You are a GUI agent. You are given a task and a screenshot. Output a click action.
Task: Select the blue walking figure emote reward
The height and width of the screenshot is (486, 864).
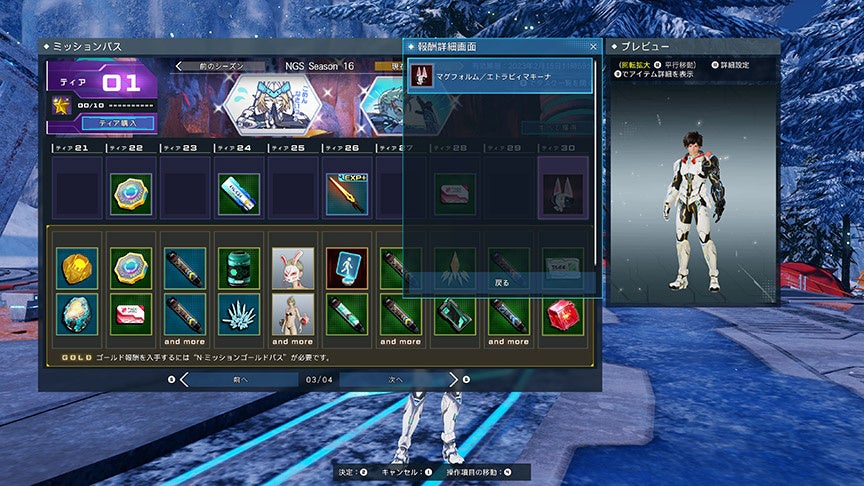(x=346, y=268)
